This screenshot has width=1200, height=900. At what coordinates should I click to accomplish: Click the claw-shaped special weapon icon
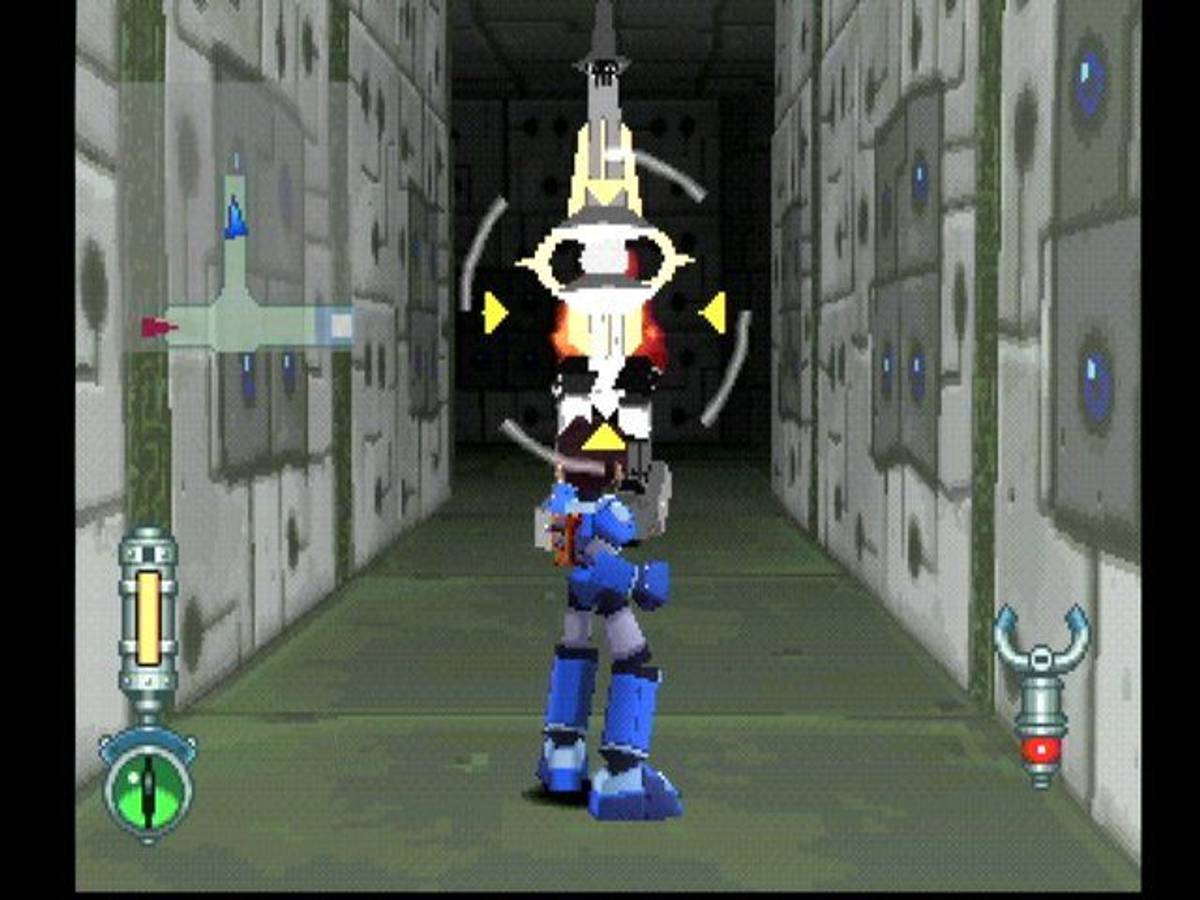pyautogui.click(x=1041, y=692)
